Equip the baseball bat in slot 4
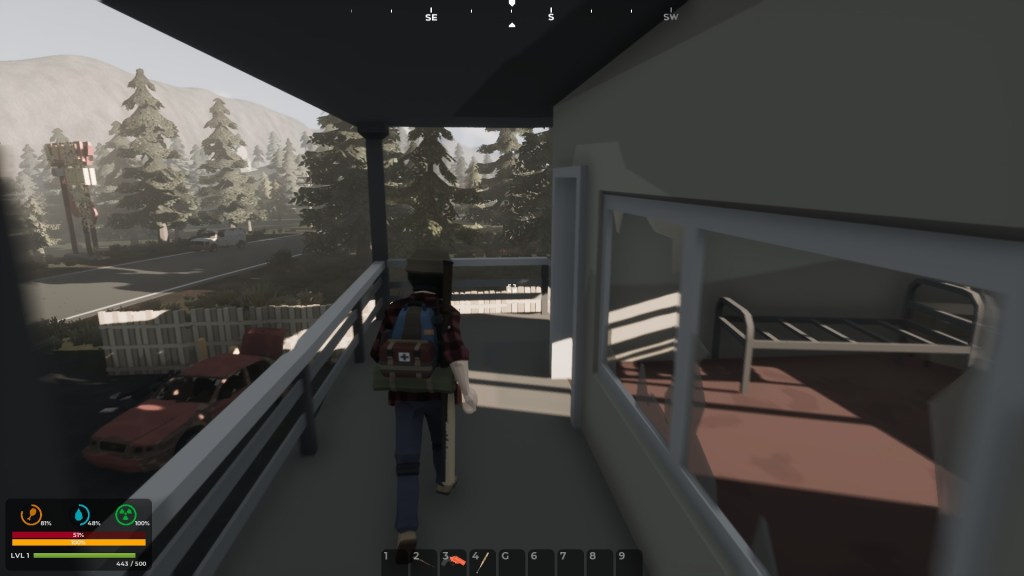 (x=483, y=559)
